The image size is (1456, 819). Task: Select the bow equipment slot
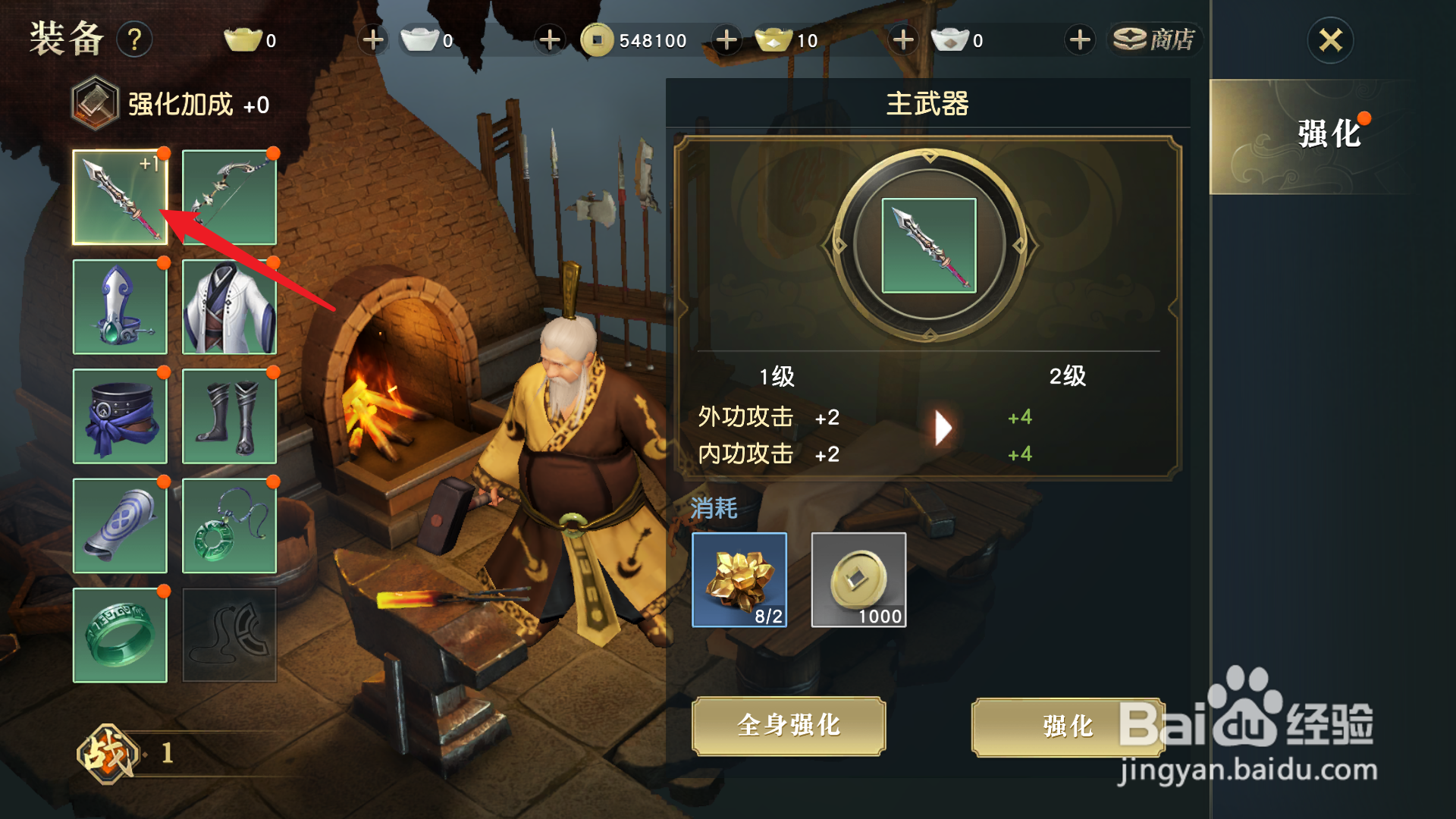point(230,196)
